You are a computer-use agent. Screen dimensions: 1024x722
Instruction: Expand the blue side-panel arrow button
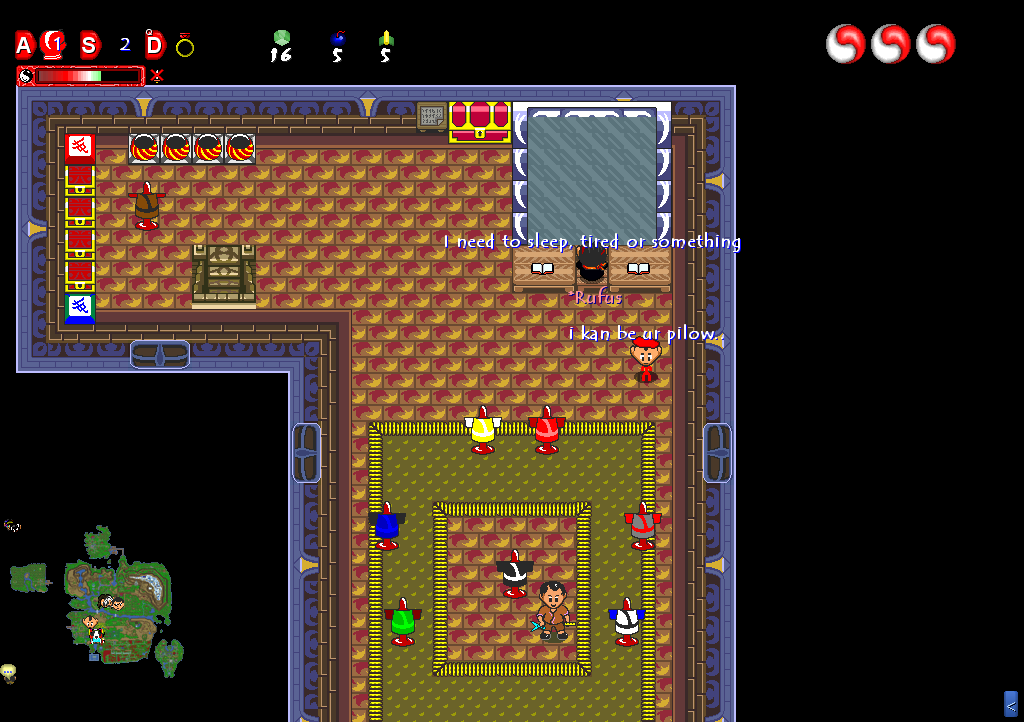click(x=1010, y=704)
